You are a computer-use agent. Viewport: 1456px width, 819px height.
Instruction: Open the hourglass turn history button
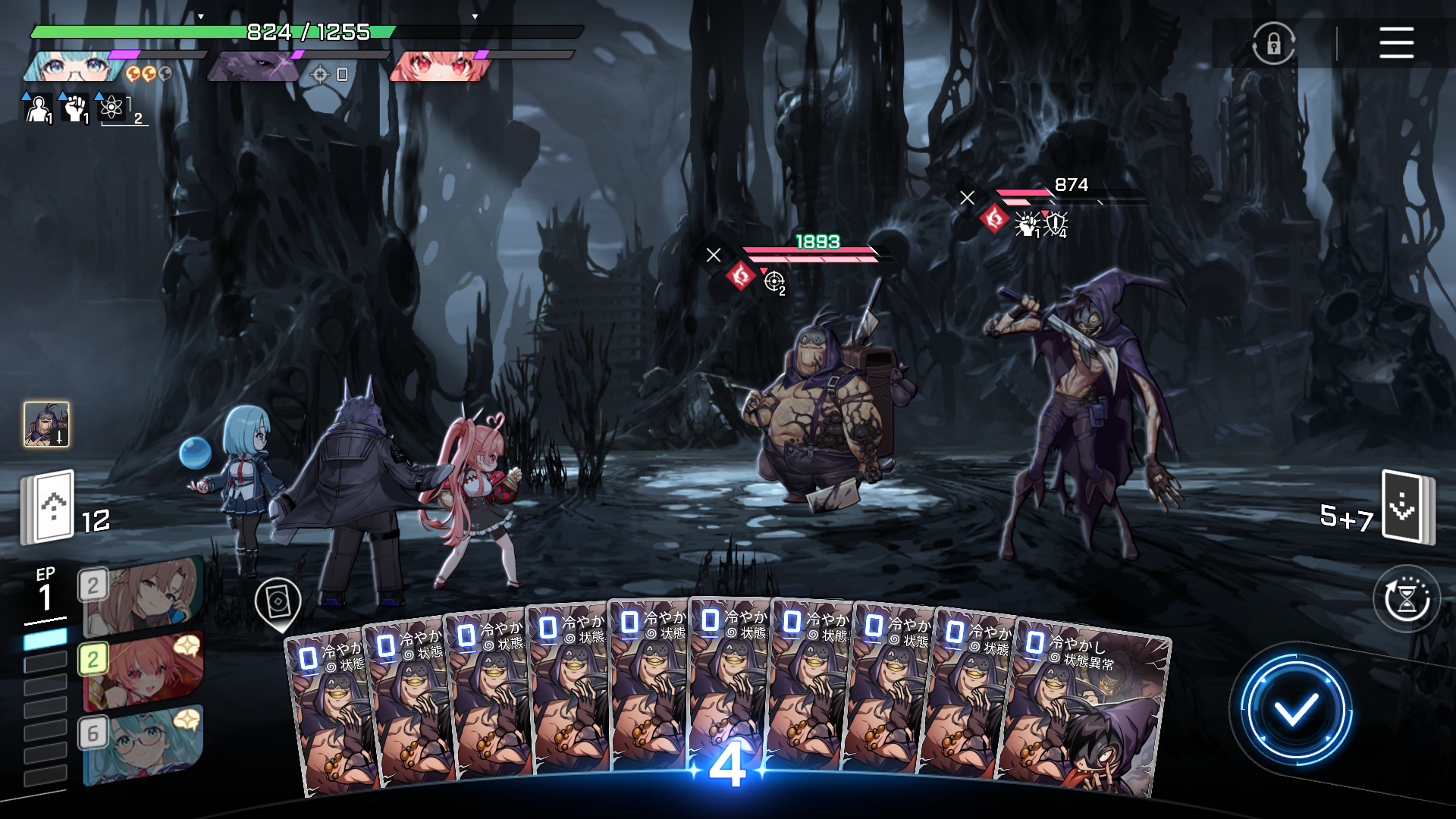[x=1407, y=599]
